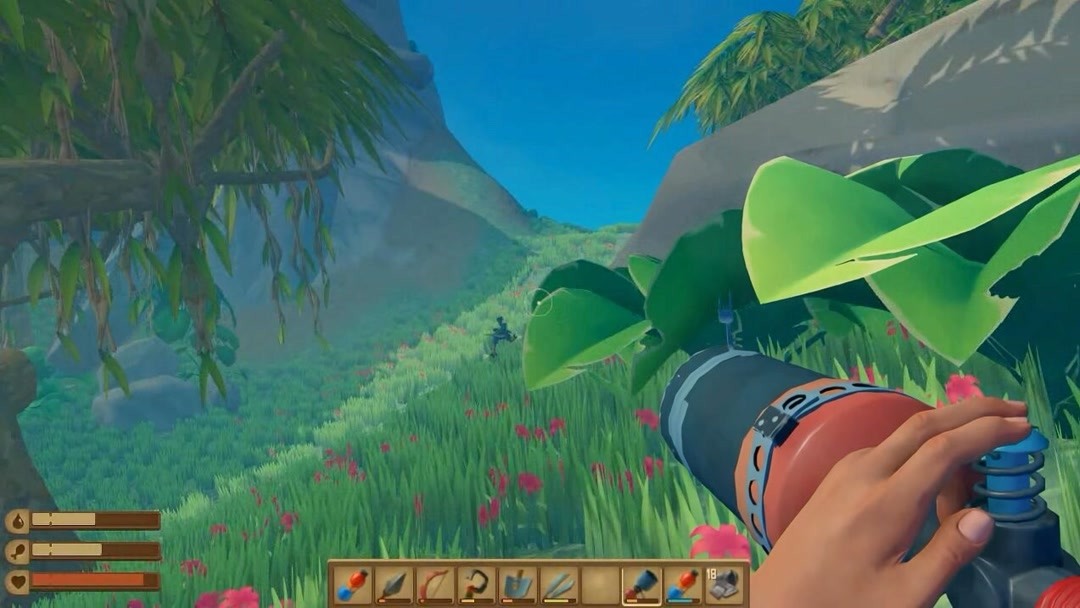1080x608 pixels.
Task: Select the spear in the hotbar
Action: coord(393,584)
